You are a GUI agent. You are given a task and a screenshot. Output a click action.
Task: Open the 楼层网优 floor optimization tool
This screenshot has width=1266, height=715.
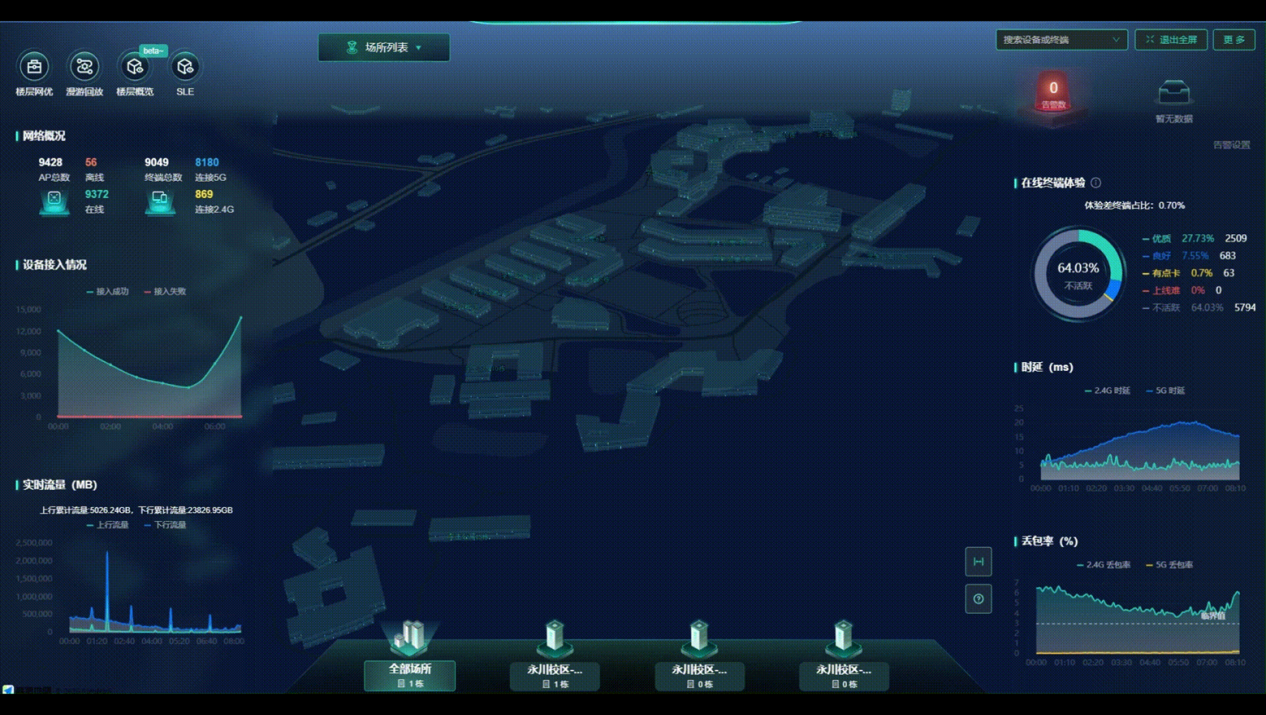click(x=34, y=68)
